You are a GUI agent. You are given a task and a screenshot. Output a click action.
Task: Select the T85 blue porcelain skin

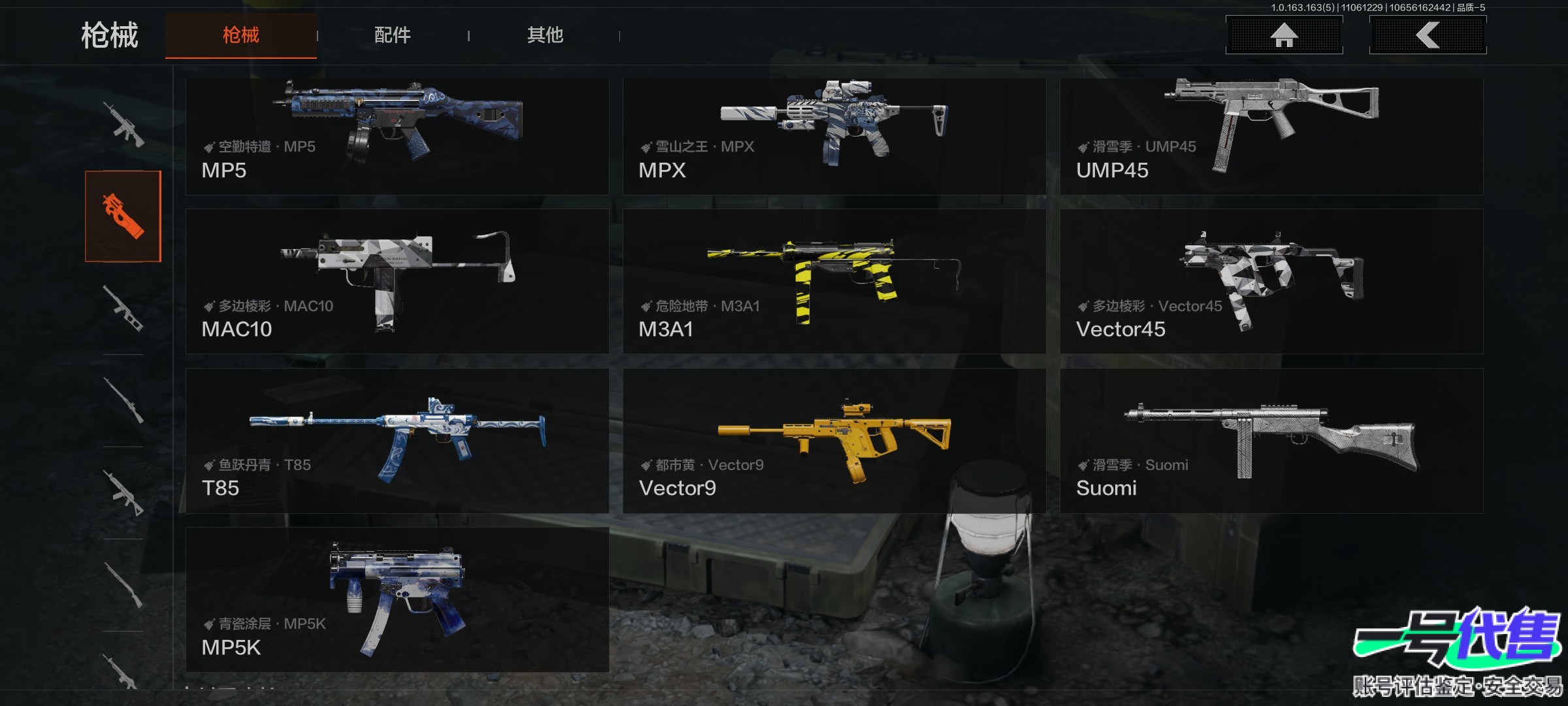point(397,441)
